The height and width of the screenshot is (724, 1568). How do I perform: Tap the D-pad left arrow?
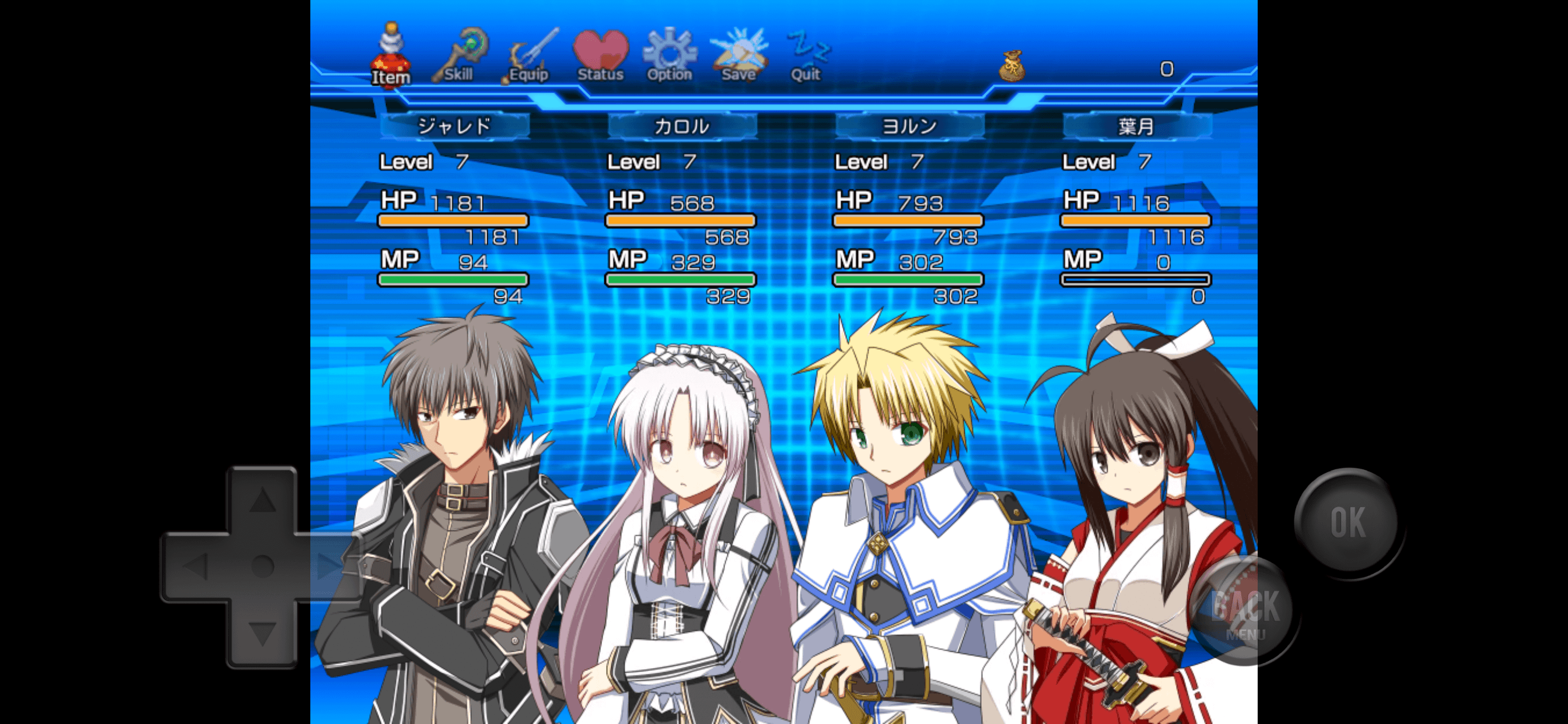pyautogui.click(x=196, y=567)
